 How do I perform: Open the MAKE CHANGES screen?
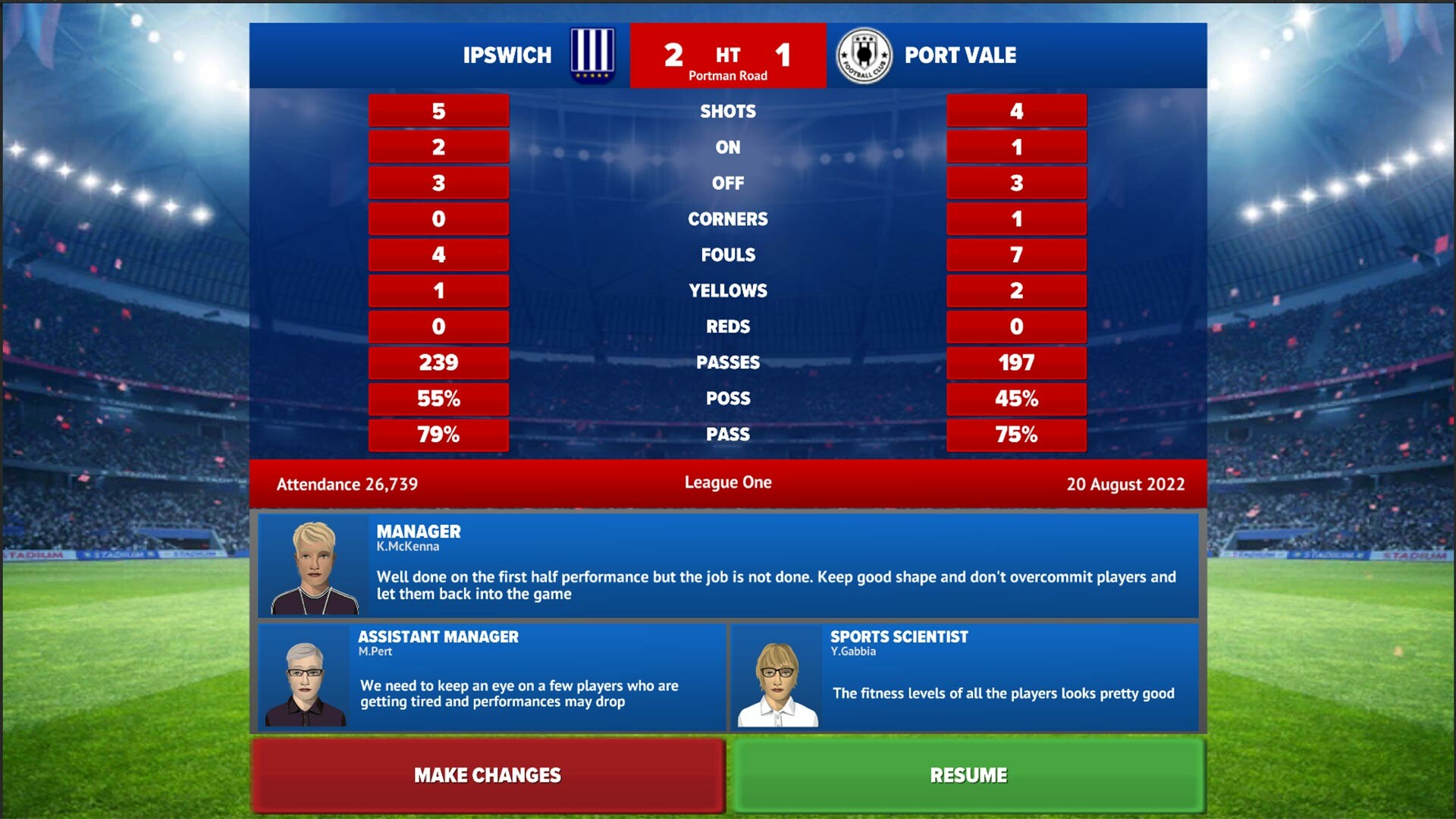click(486, 775)
